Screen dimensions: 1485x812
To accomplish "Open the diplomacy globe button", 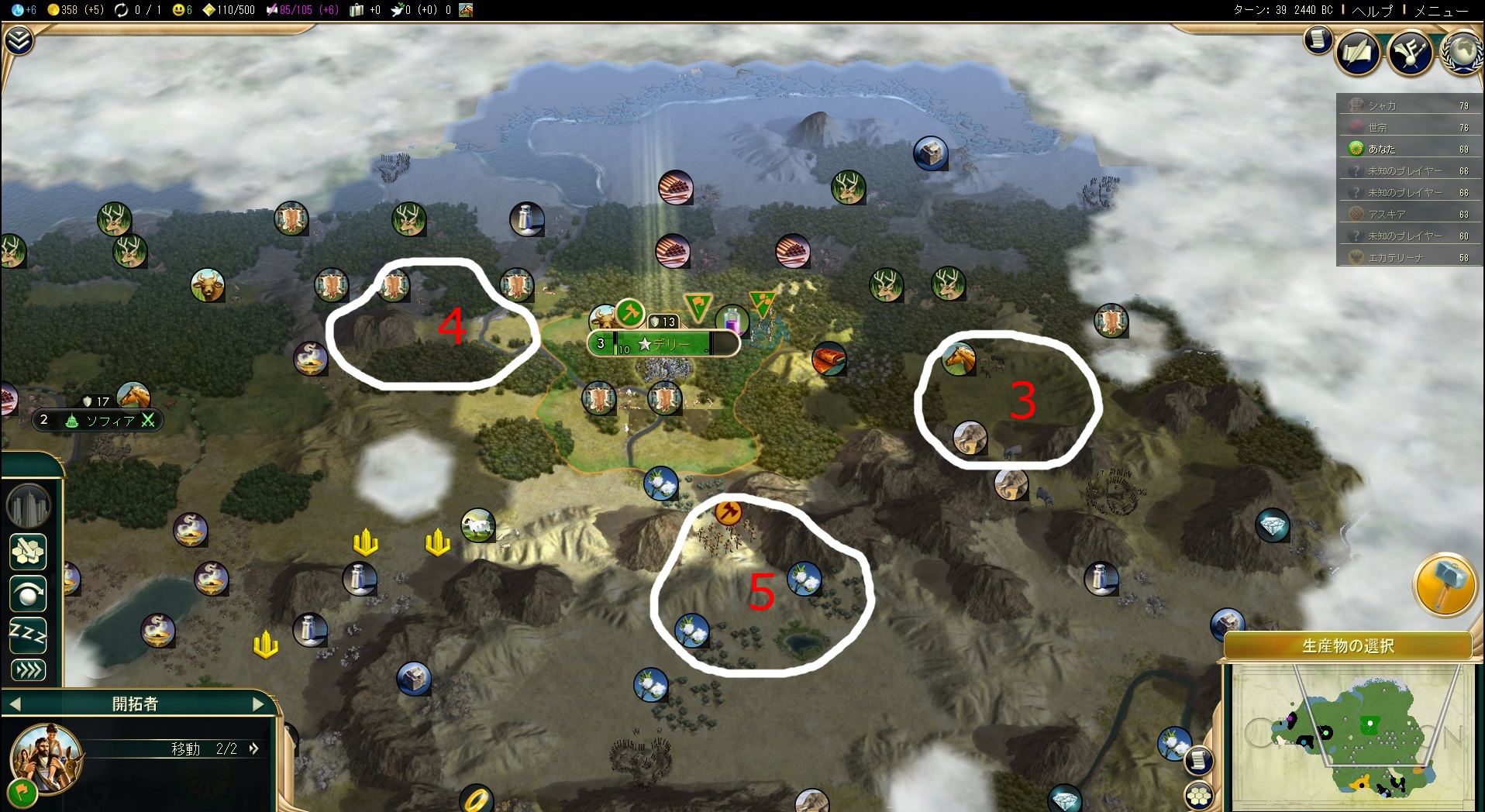I will pos(1463,53).
